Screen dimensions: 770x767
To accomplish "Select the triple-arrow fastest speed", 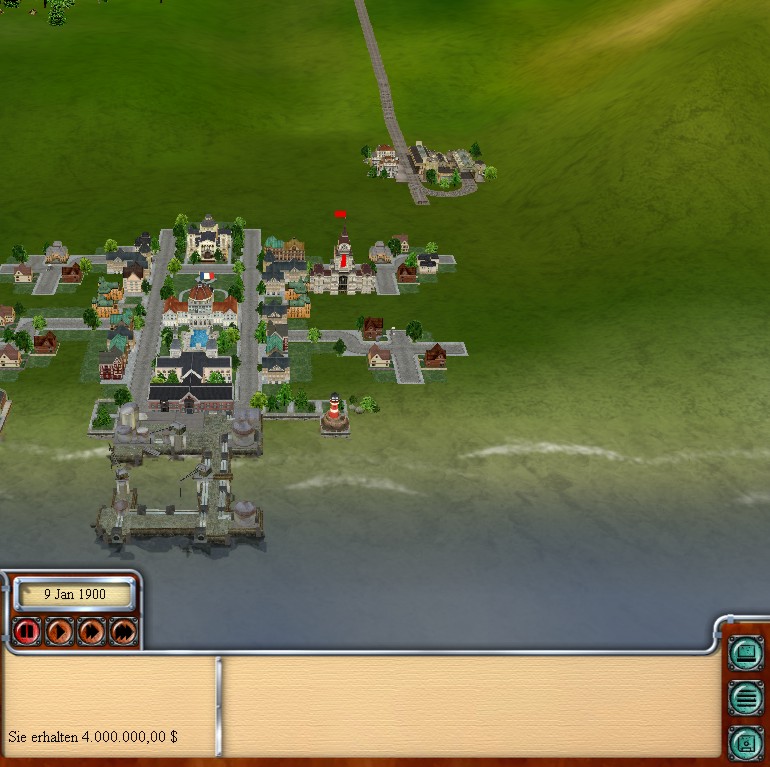I will point(122,631).
